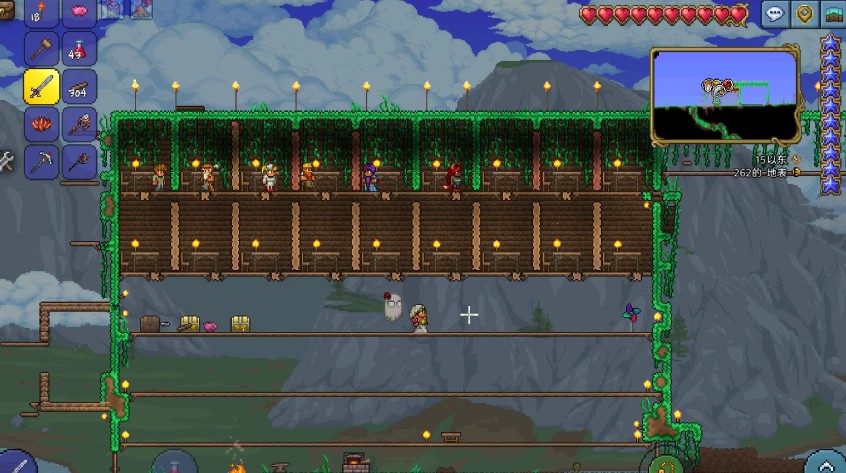This screenshot has height=473, width=846.
Task: Select the red healing potion slot
Action: pos(79,48)
